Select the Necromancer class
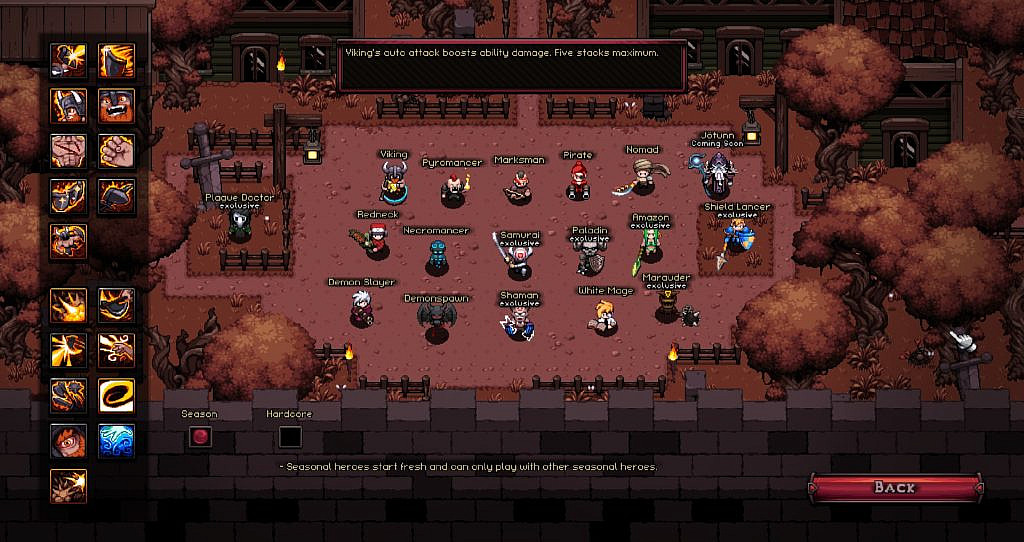Image resolution: width=1024 pixels, height=542 pixels. tap(436, 256)
